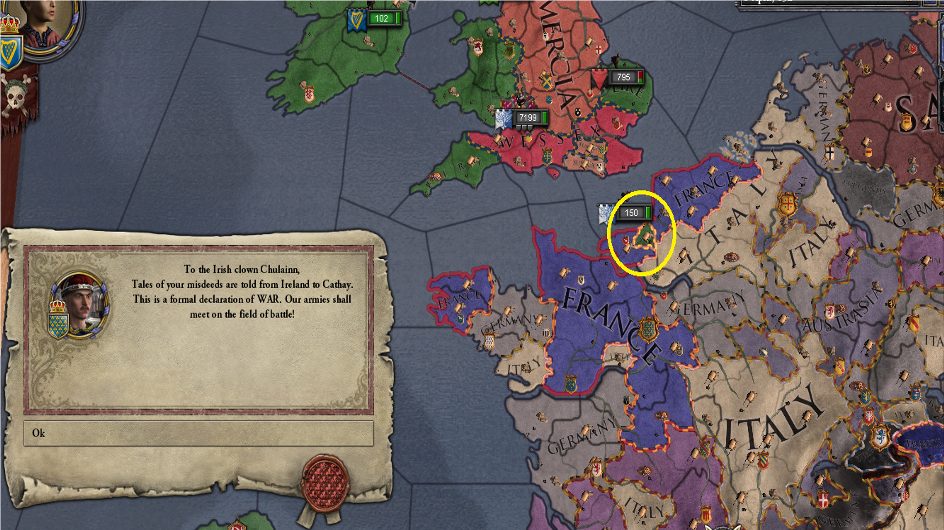Image resolution: width=944 pixels, height=530 pixels.
Task: Select the army counter showing 7199
Action: tap(527, 118)
